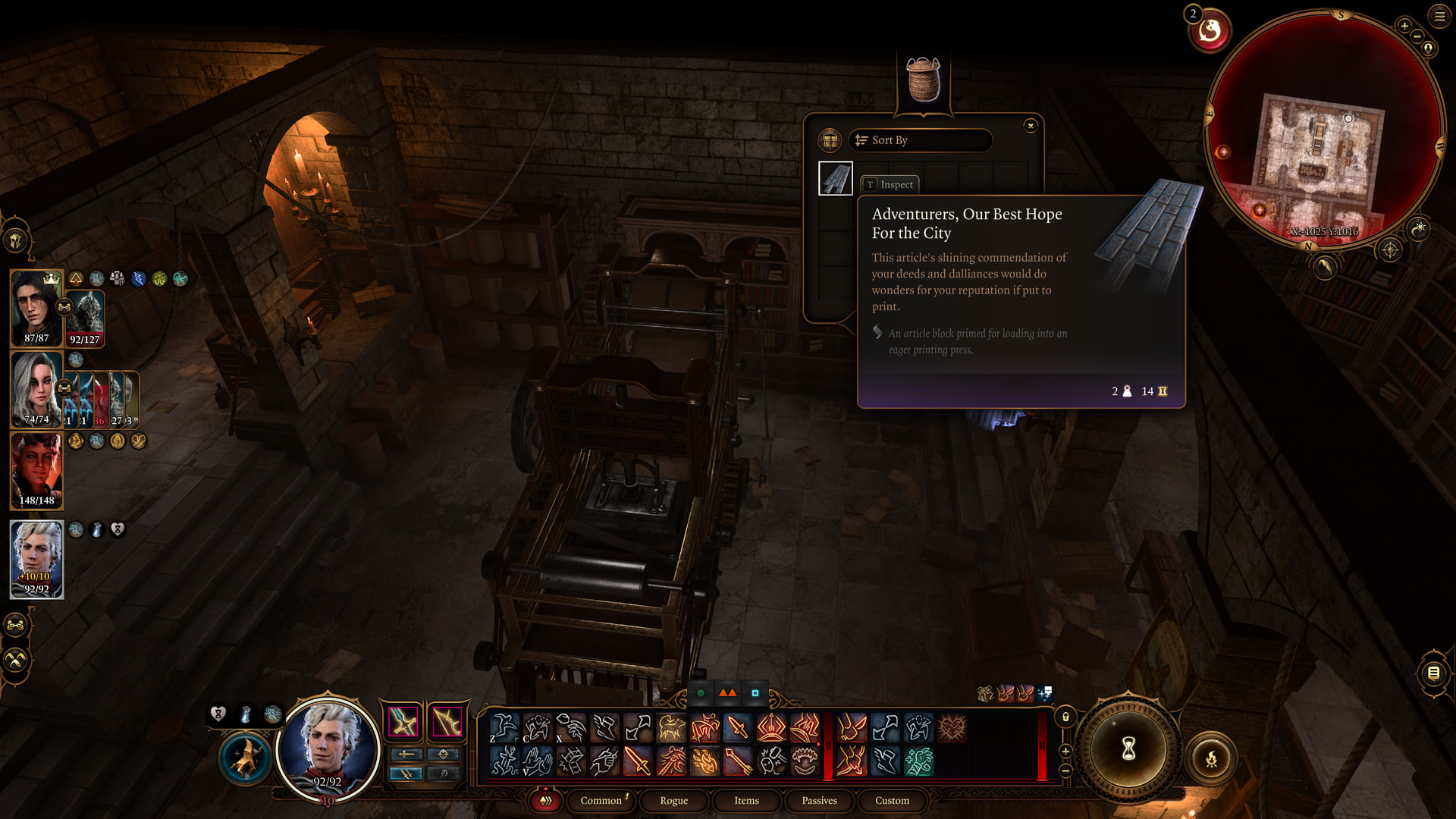The height and width of the screenshot is (819, 1456).
Task: Take all items from the basket
Action: coord(830,140)
